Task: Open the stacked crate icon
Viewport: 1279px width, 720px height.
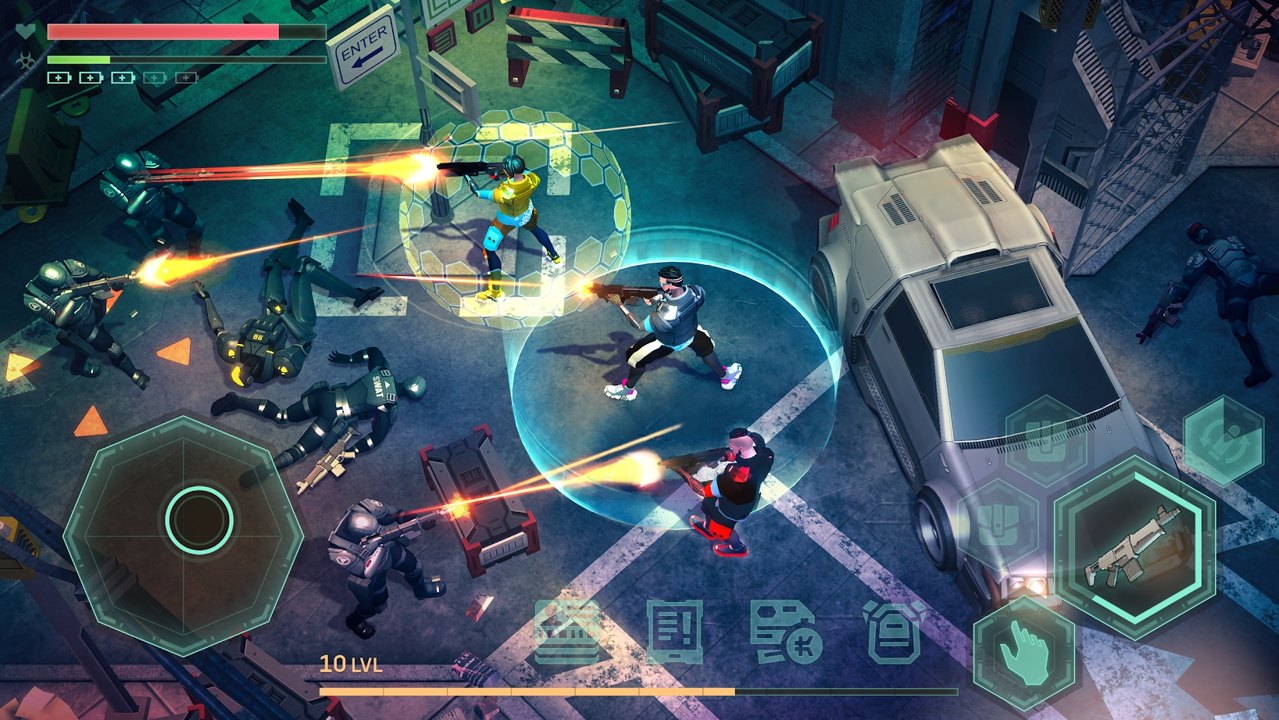Action: pyautogui.click(x=567, y=632)
